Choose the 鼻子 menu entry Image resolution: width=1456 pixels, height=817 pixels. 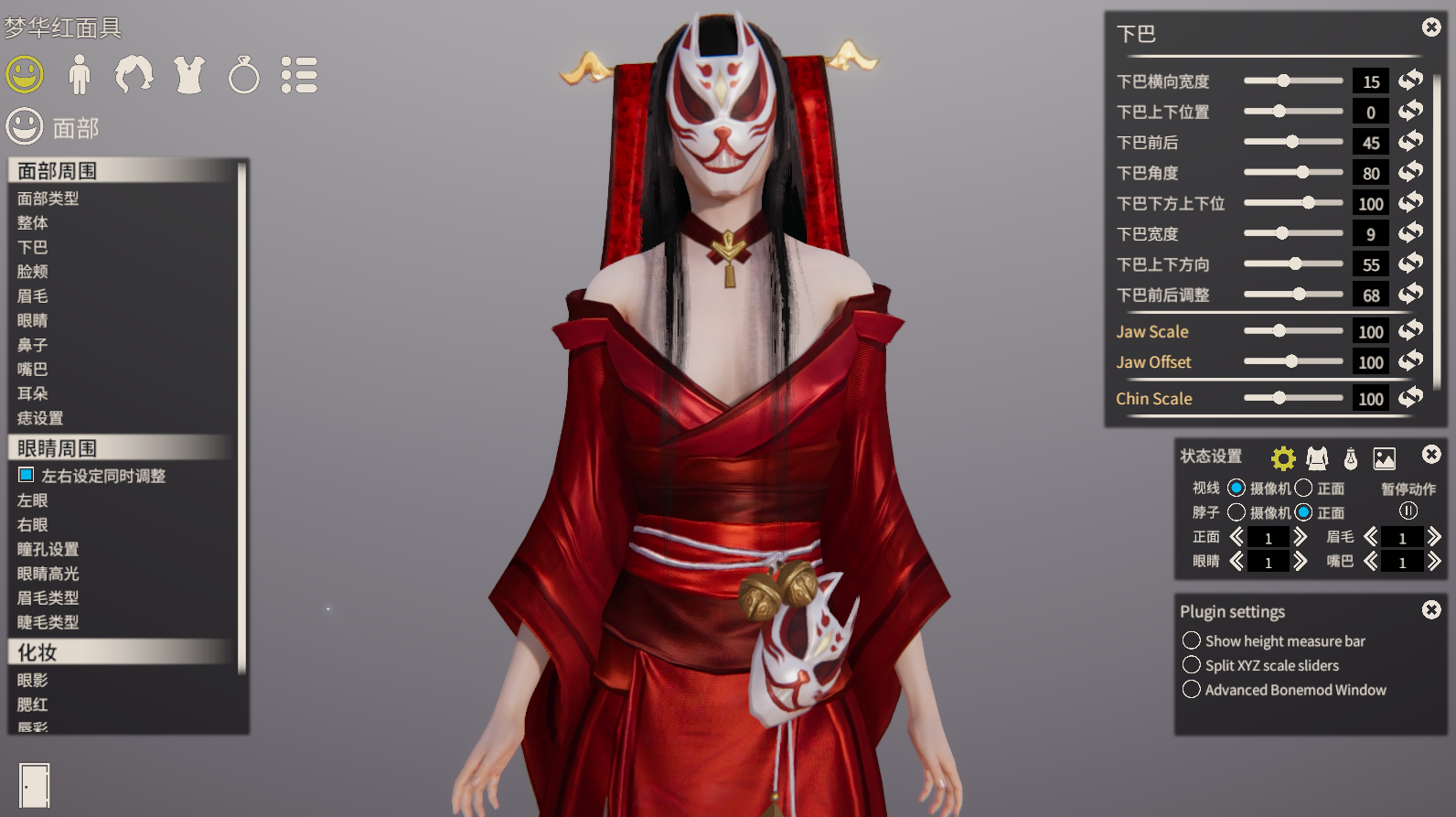pyautogui.click(x=33, y=345)
